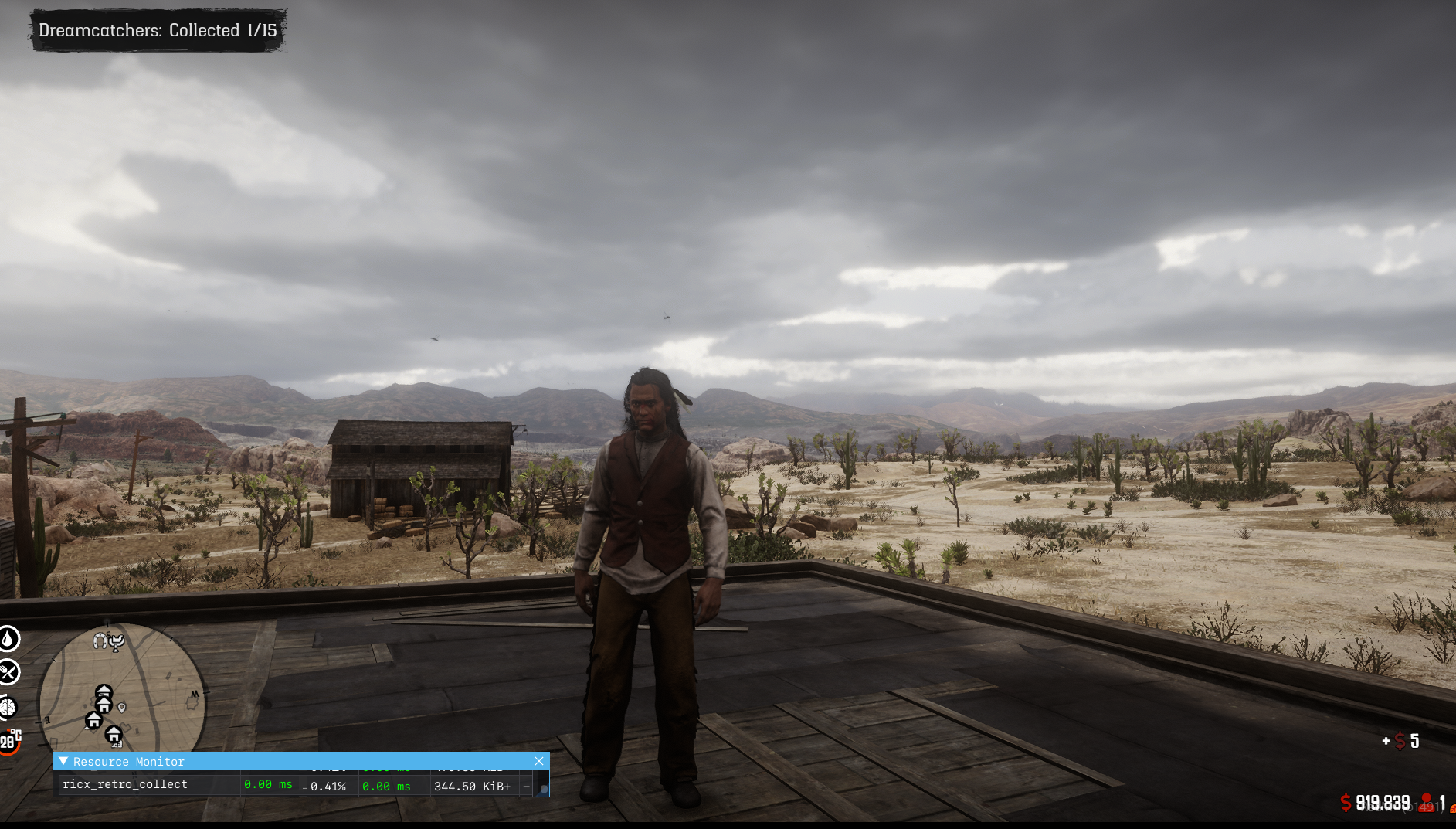This screenshot has width=1456, height=829.
Task: Select the ricx_retro_collect resource row
Action: click(125, 784)
